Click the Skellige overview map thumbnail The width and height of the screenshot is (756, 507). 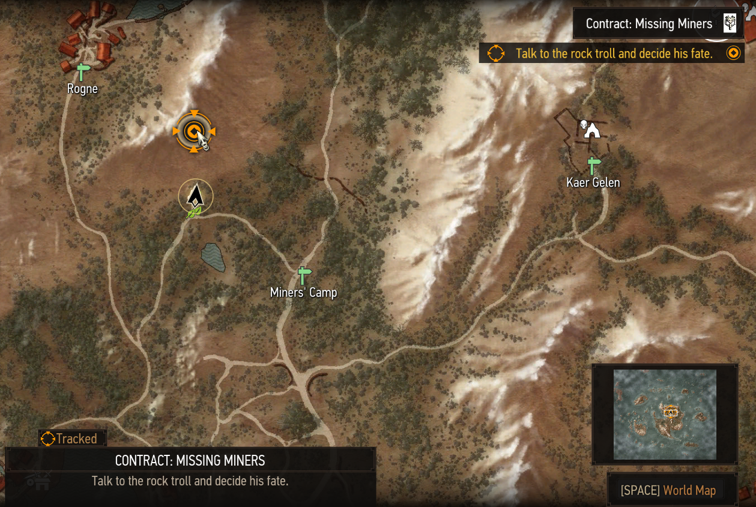664,414
